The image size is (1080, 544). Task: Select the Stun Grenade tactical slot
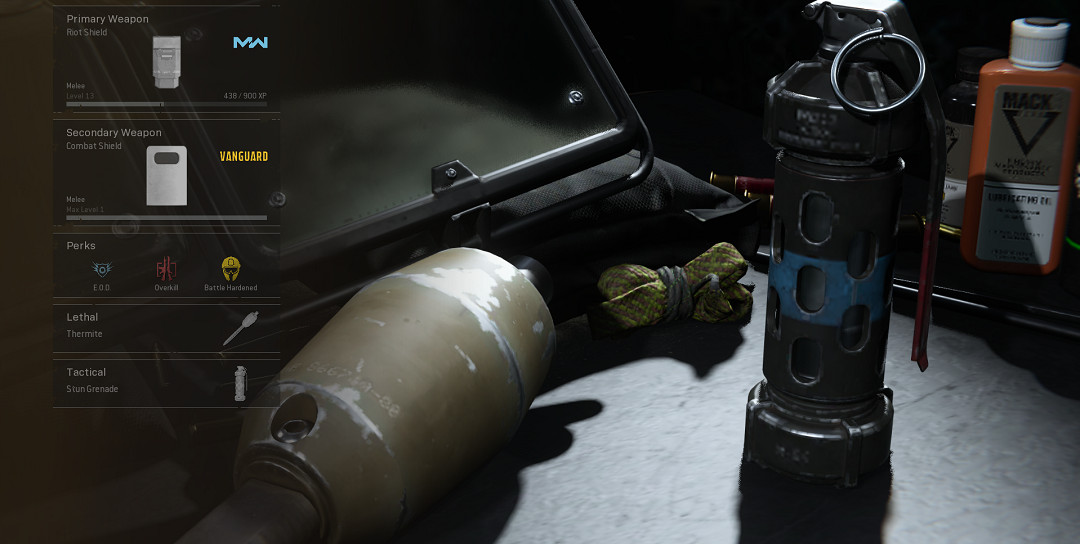(x=166, y=382)
